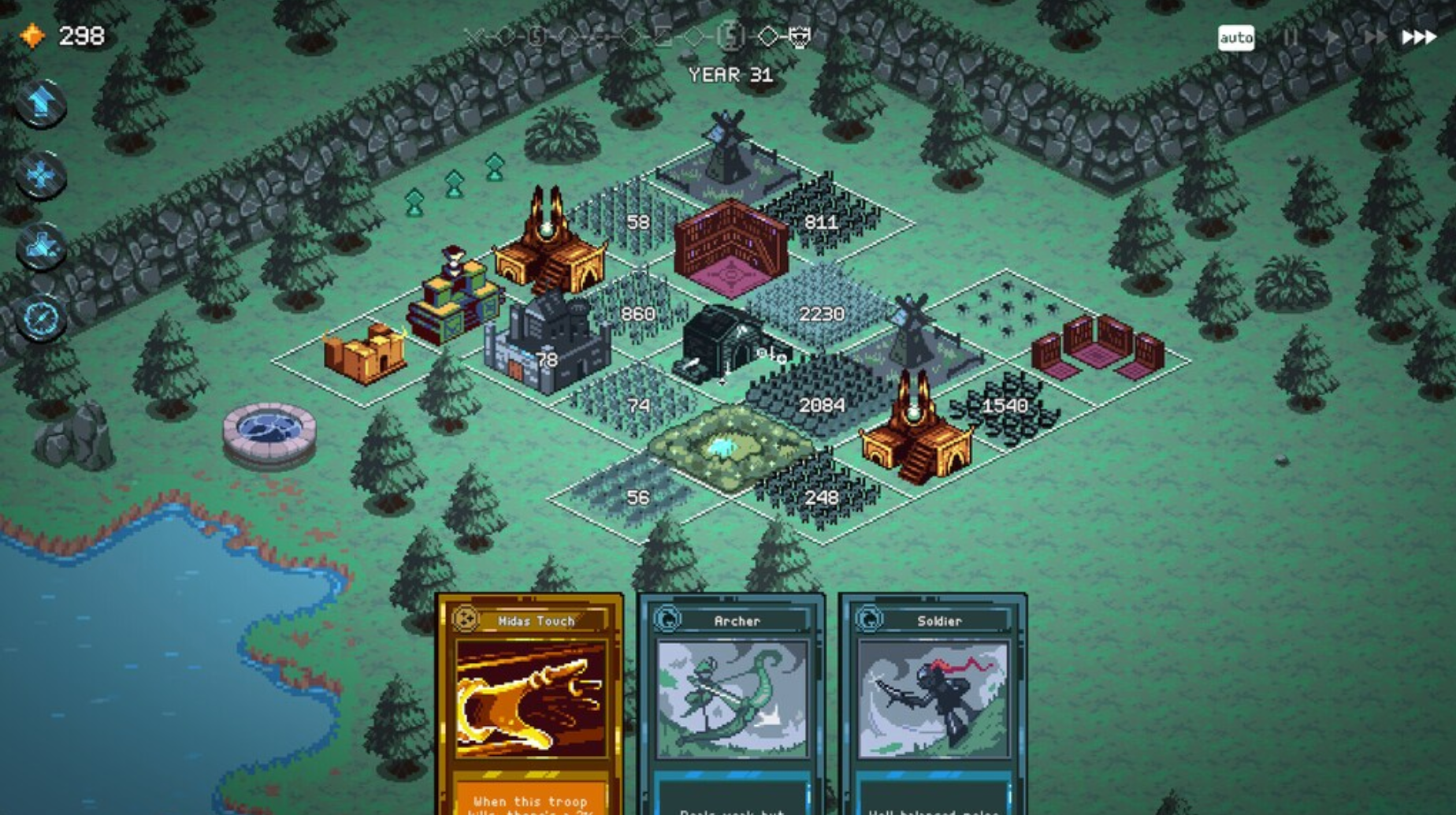Click the S-coin node on the year progress track

pyautogui.click(x=733, y=35)
